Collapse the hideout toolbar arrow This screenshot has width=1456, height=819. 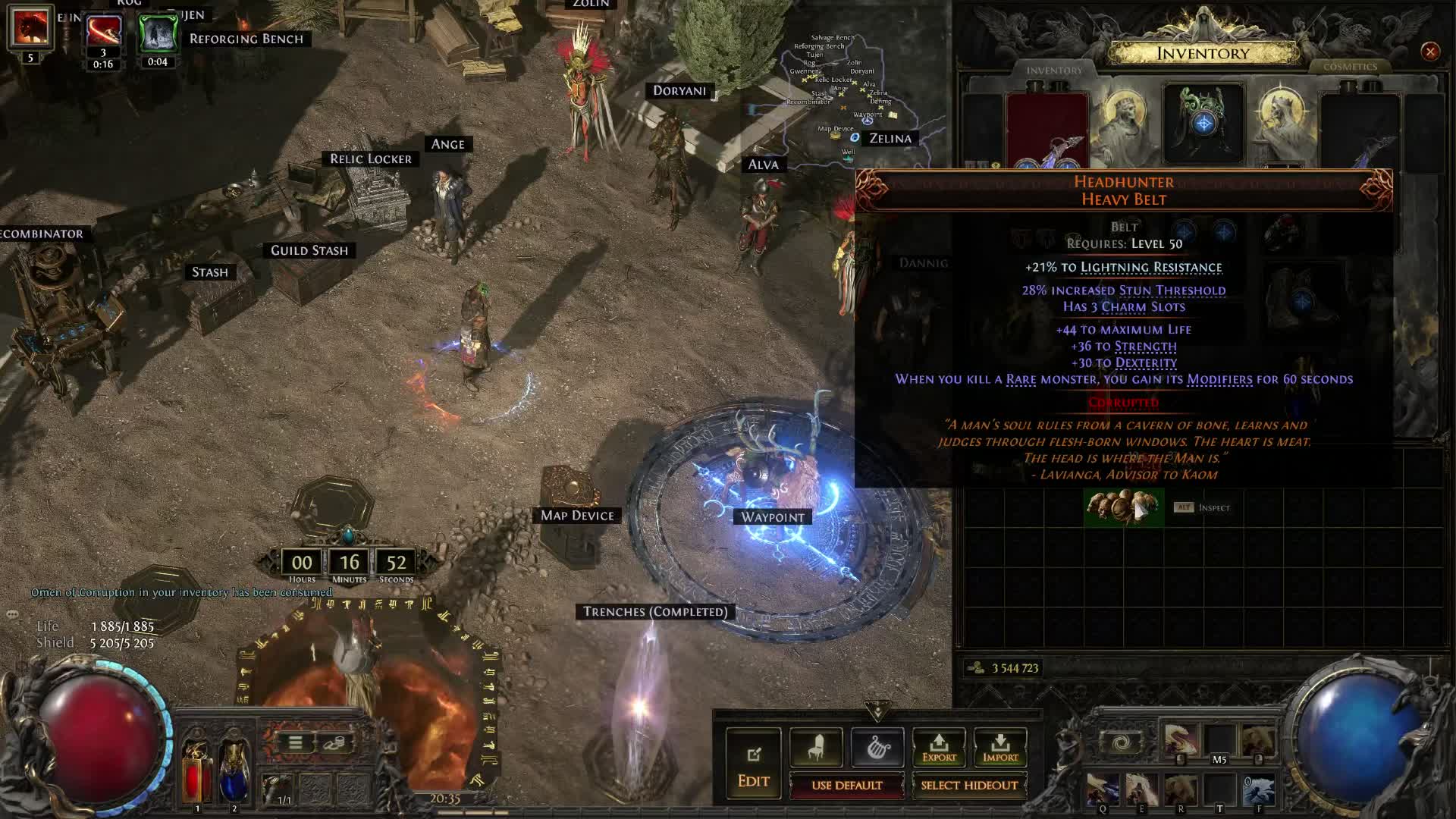click(x=877, y=711)
